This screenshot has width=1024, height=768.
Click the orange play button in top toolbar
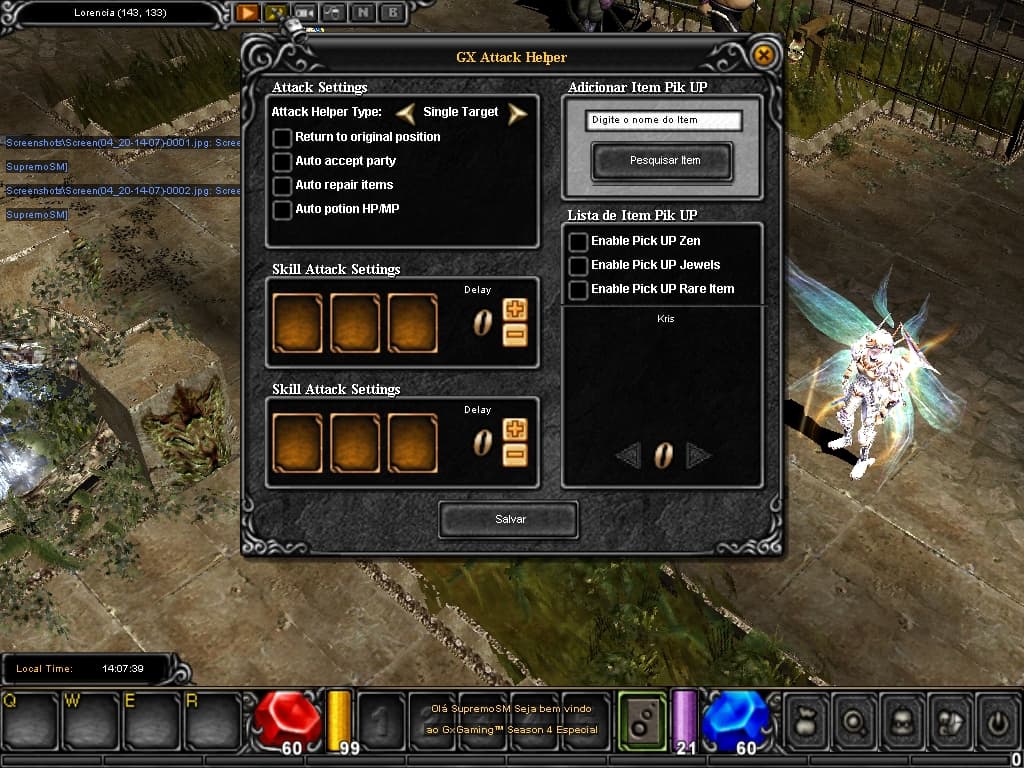[246, 13]
